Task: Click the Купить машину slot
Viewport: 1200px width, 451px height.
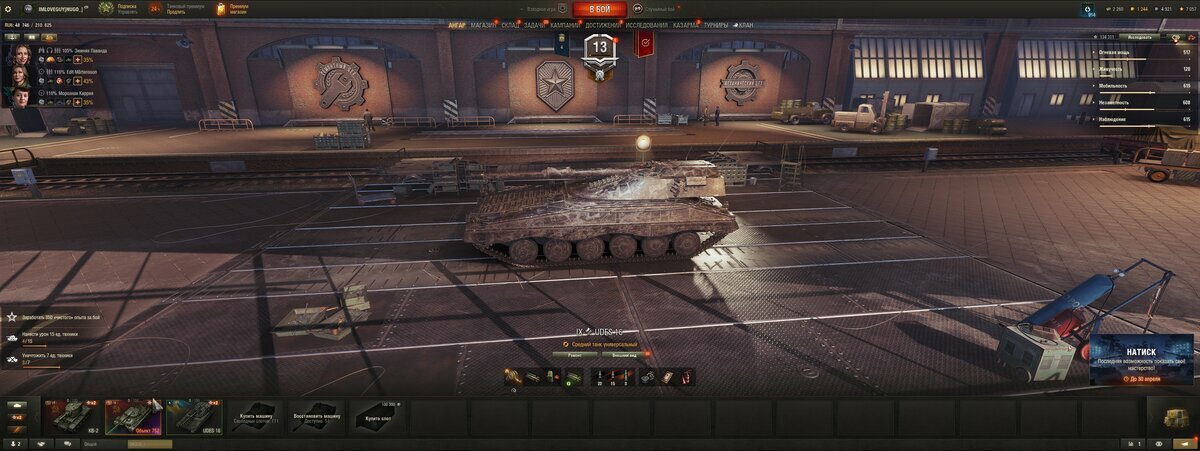Action: [255, 417]
